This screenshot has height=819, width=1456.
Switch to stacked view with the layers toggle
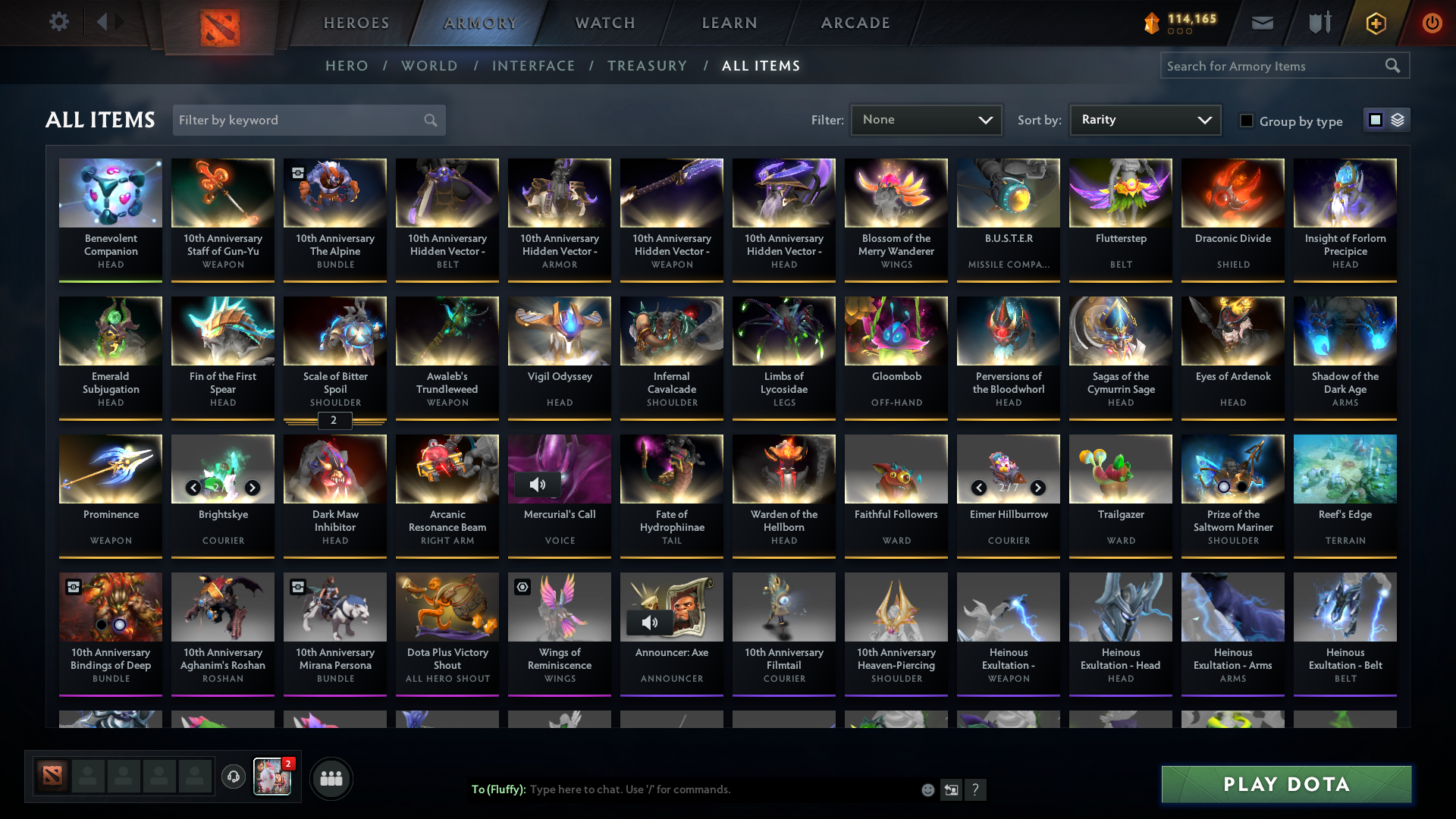(x=1399, y=120)
